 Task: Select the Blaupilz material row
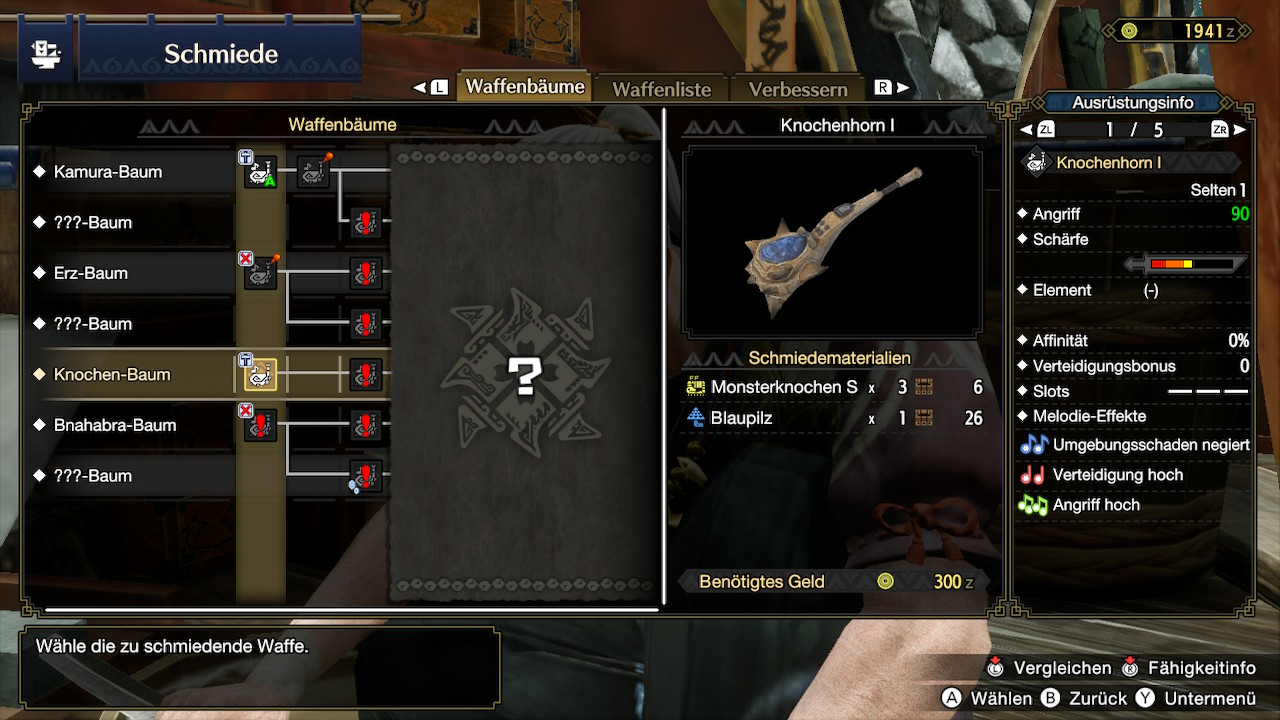(x=834, y=418)
